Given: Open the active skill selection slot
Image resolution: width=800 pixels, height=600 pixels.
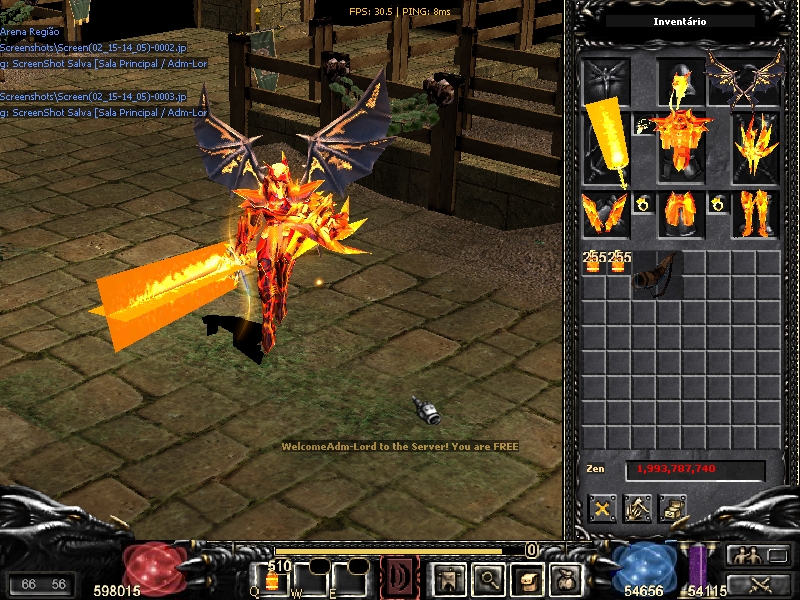Looking at the screenshot, I should click(399, 578).
